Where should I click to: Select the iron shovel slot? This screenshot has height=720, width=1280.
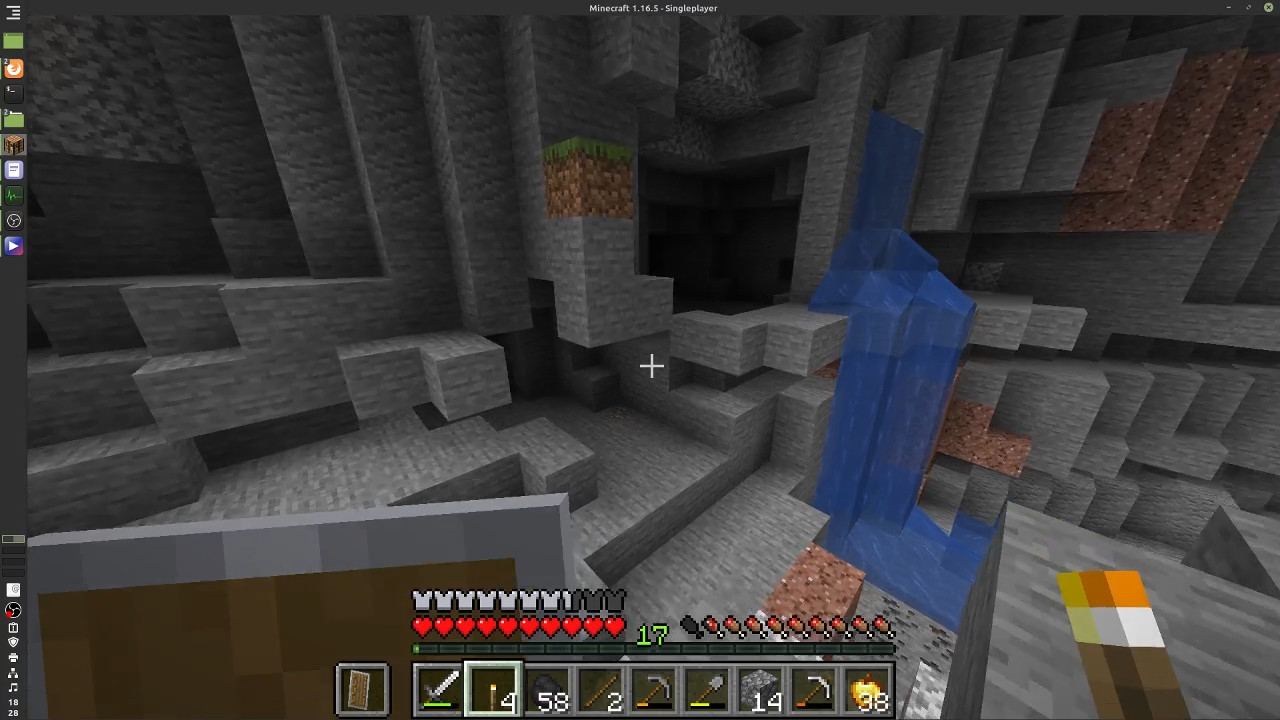point(708,690)
